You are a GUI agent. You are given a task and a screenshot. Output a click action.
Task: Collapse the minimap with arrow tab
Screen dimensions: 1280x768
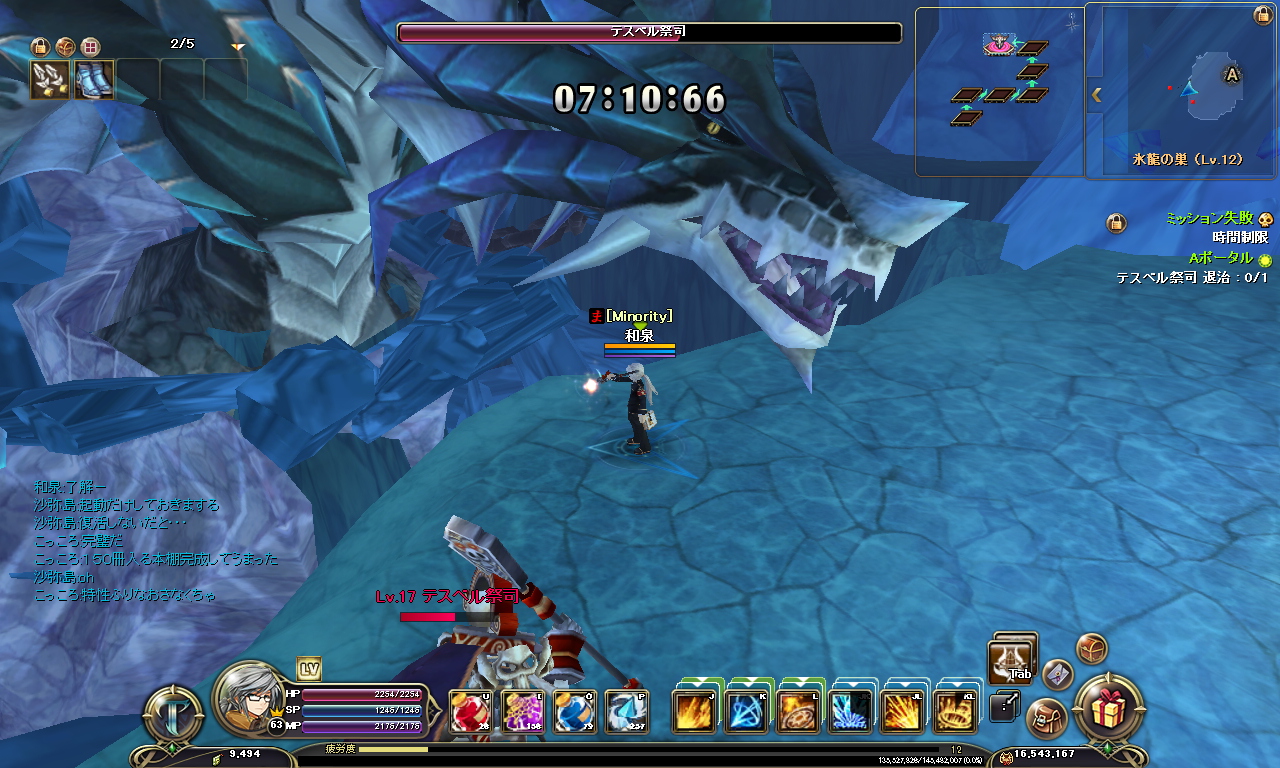(x=1096, y=95)
